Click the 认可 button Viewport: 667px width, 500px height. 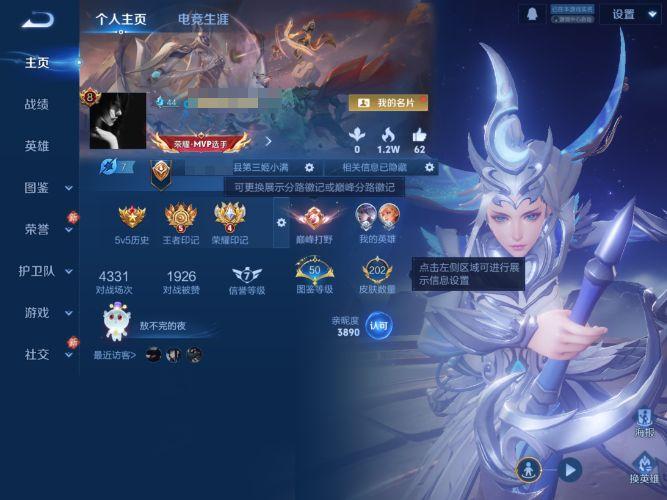pyautogui.click(x=379, y=326)
